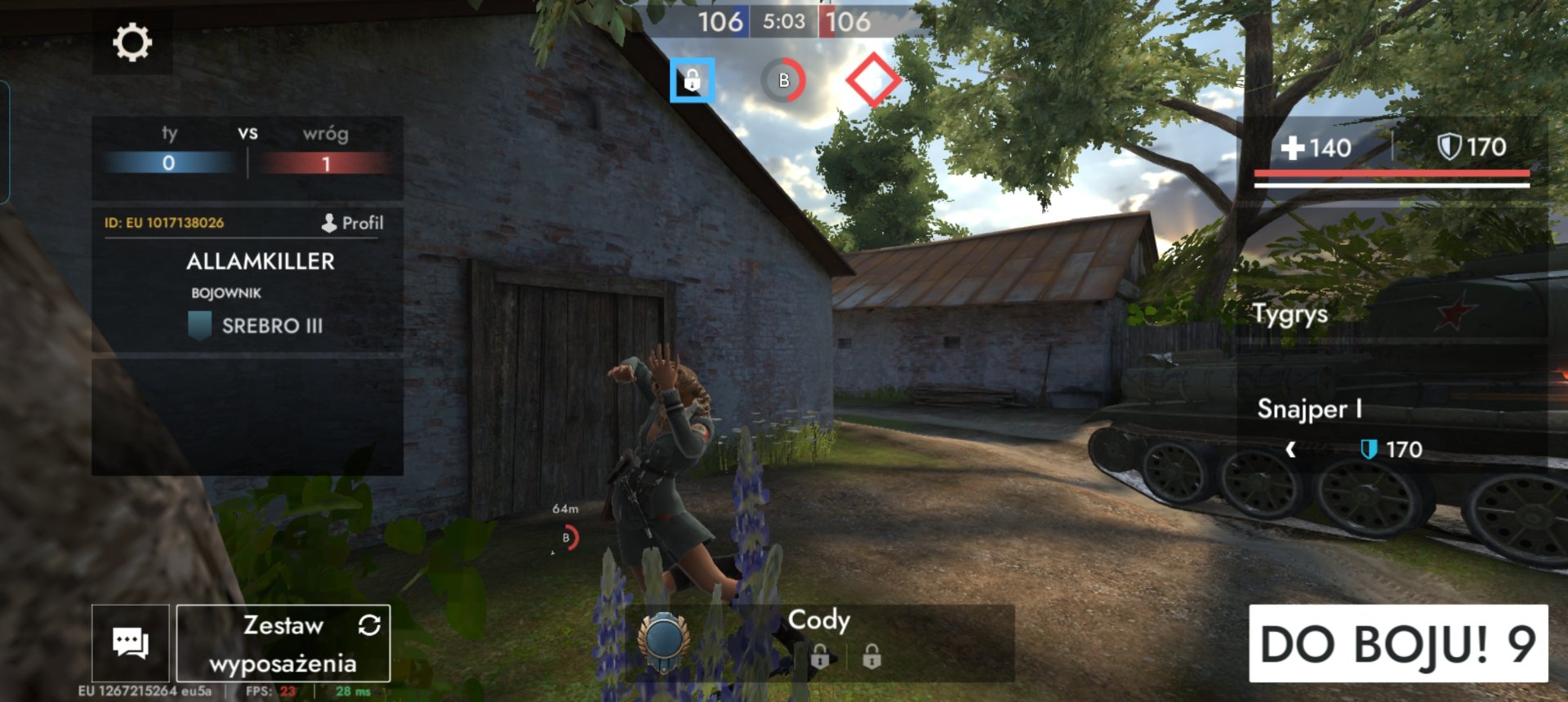
Task: Tap the DO BOJU! button
Action: click(1397, 643)
